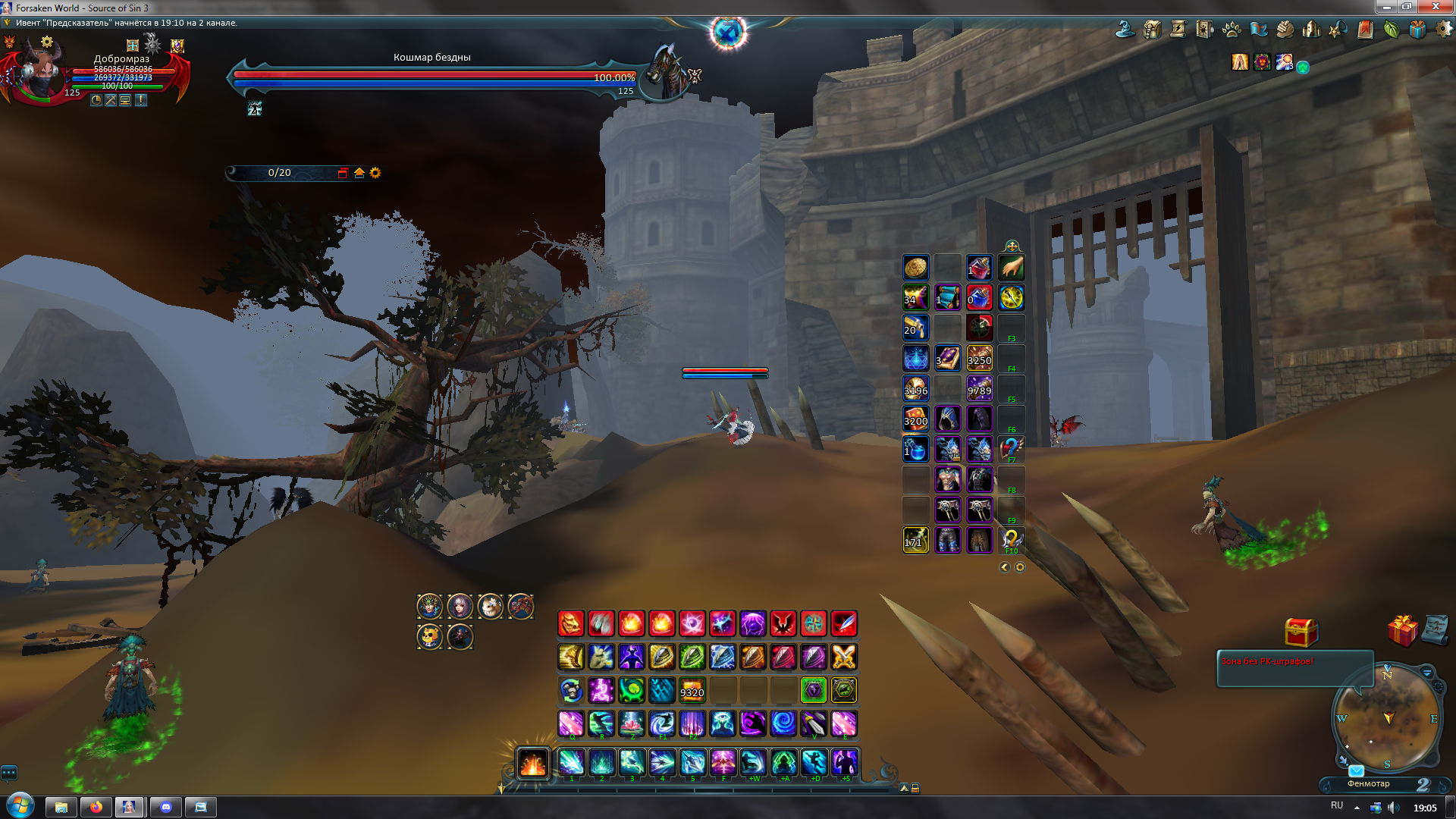
Task: Open the gift box menu icon
Action: [x=1417, y=30]
